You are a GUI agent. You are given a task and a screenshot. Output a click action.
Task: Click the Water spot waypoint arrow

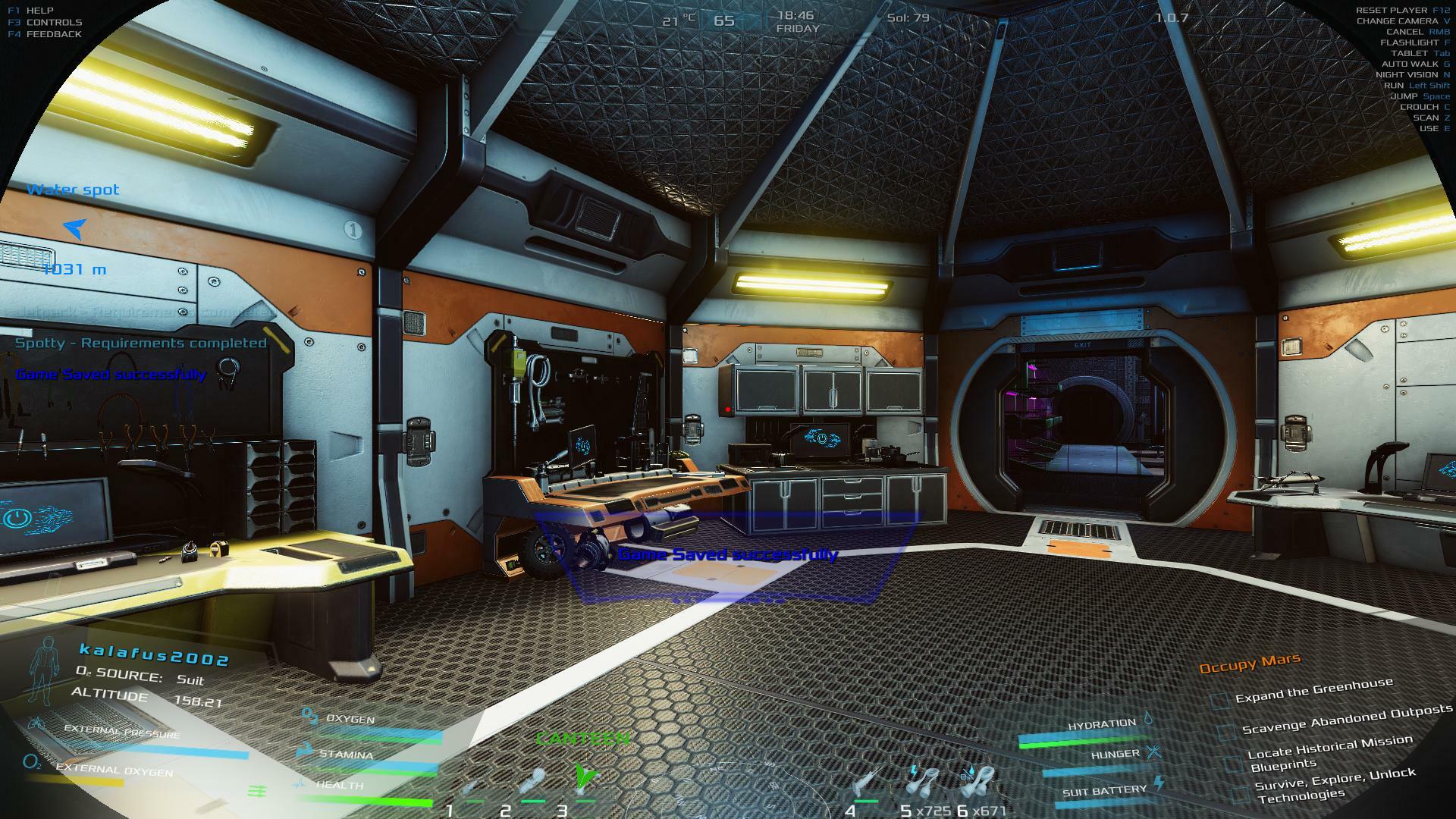pos(75,227)
